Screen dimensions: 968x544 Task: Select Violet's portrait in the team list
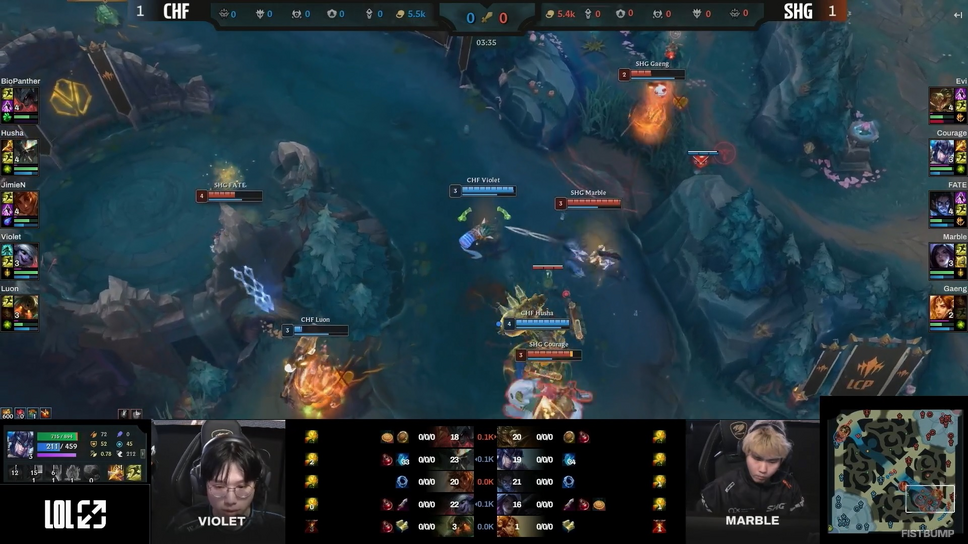click(26, 256)
